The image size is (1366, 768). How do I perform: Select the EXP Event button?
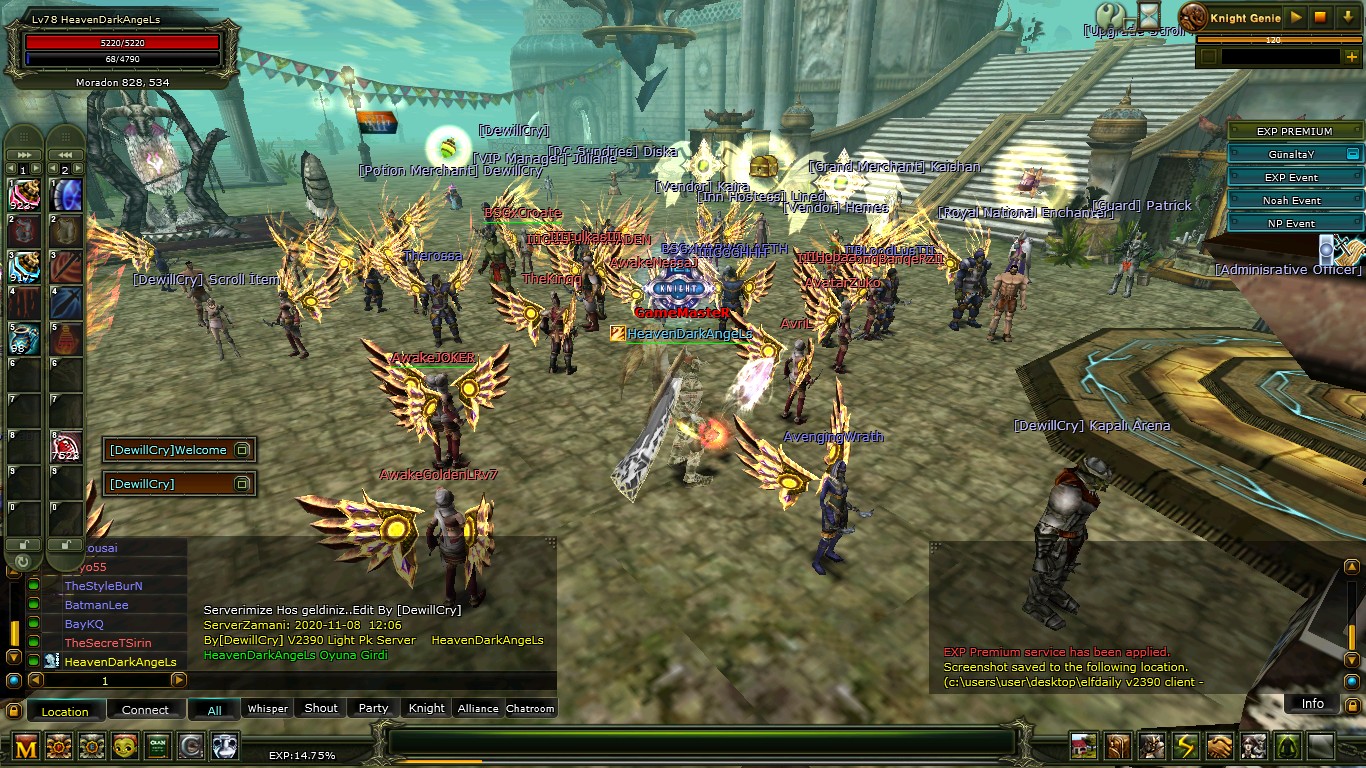pyautogui.click(x=1292, y=177)
